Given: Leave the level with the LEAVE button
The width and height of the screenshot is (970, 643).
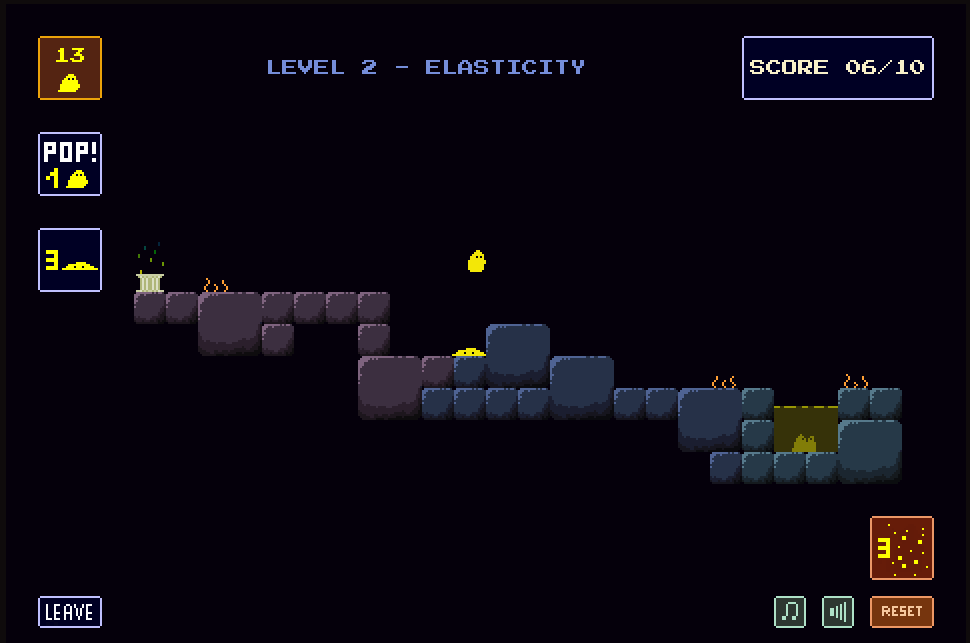Looking at the screenshot, I should click(70, 612).
